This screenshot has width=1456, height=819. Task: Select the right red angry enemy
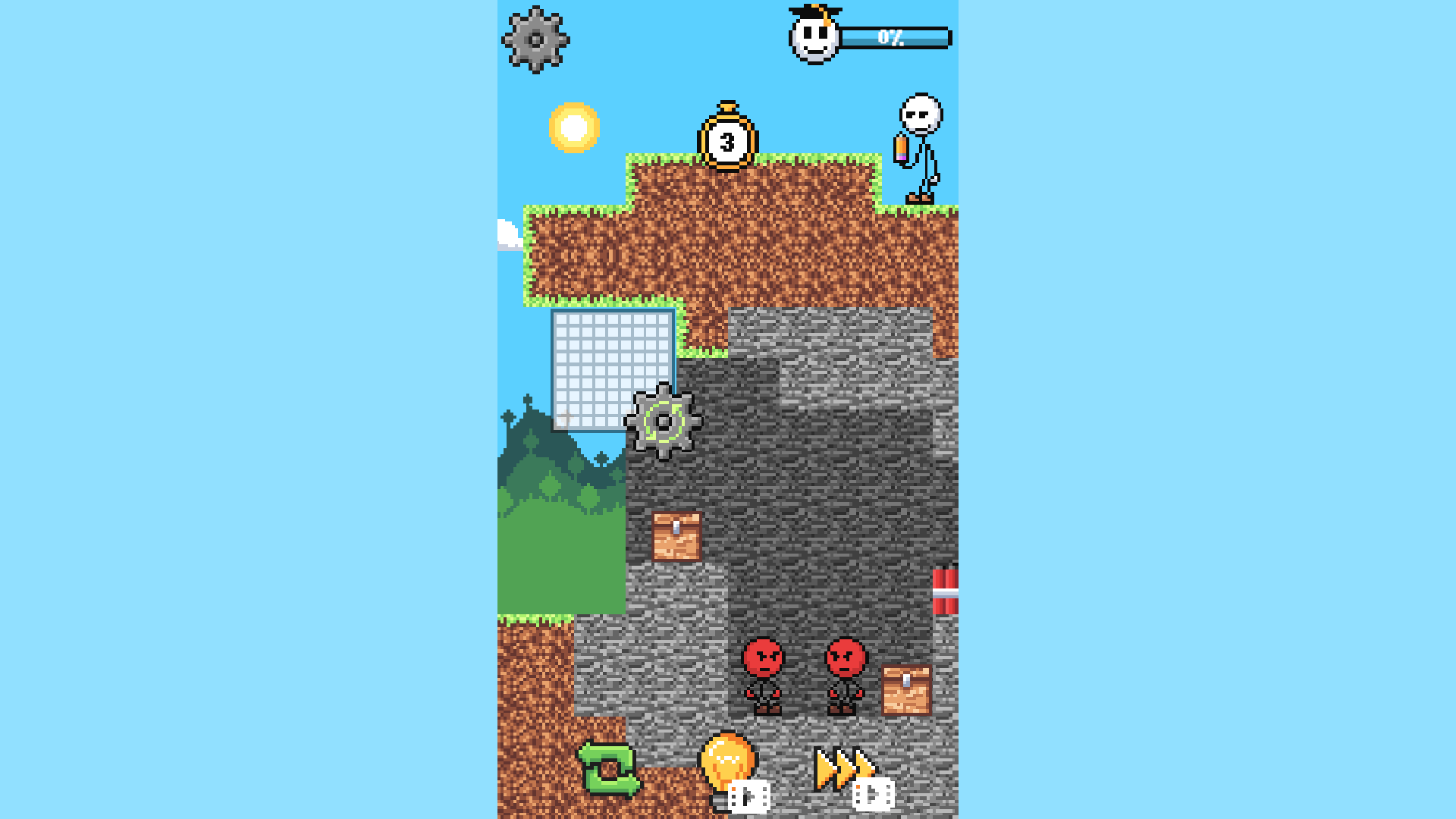[x=844, y=675]
